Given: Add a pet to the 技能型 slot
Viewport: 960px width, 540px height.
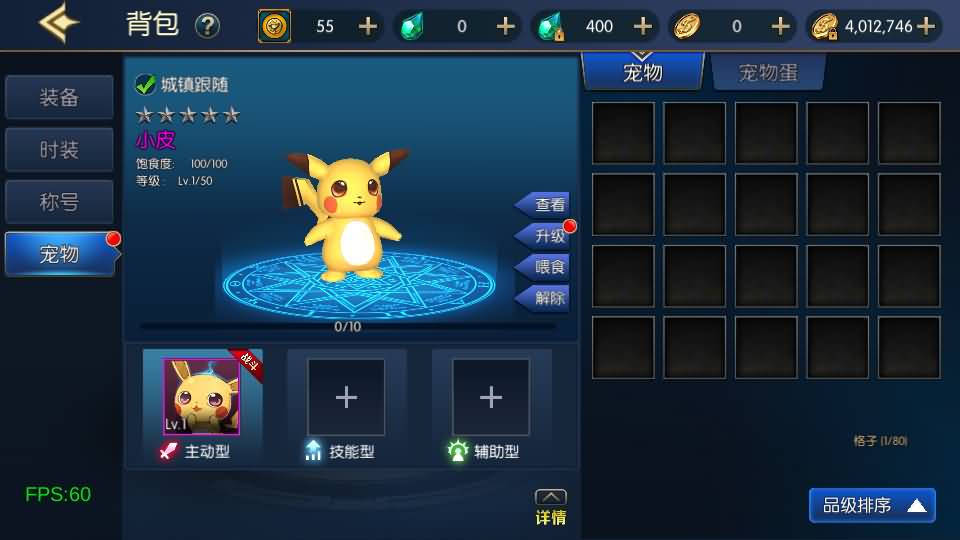Looking at the screenshot, I should tap(346, 398).
